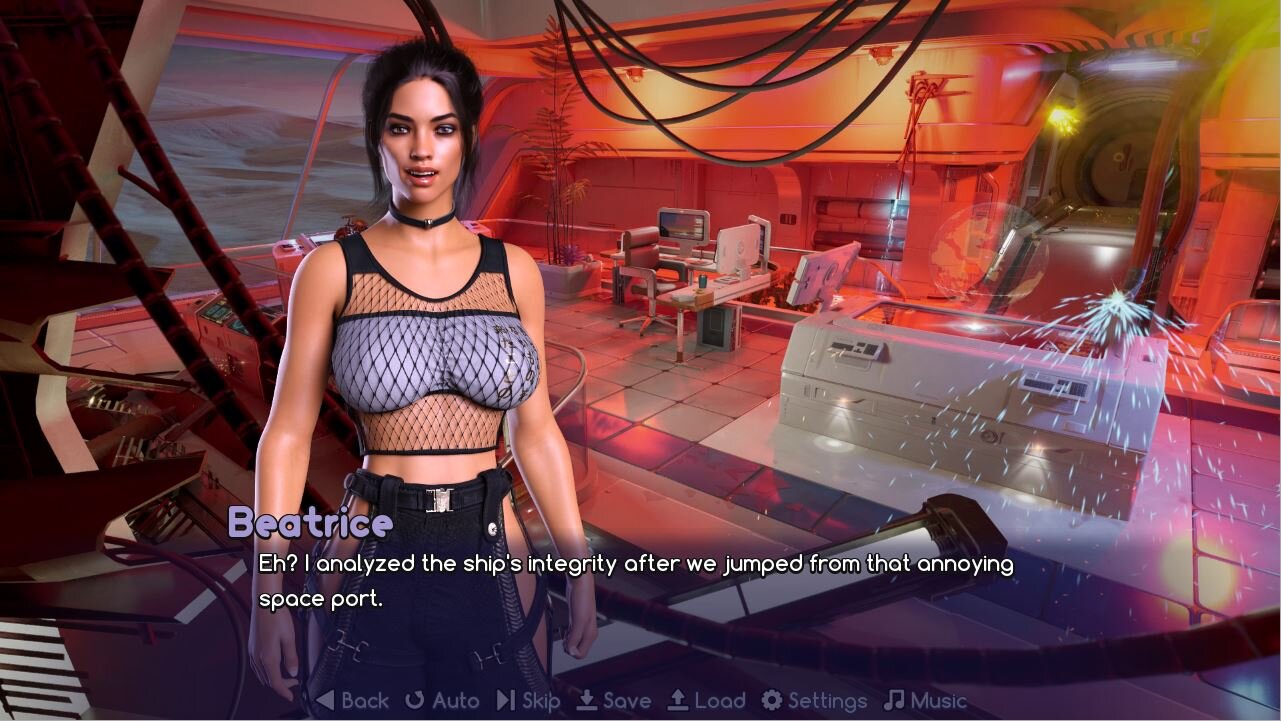Toggle Auto dialogue advance
This screenshot has width=1281, height=721.
click(x=442, y=701)
